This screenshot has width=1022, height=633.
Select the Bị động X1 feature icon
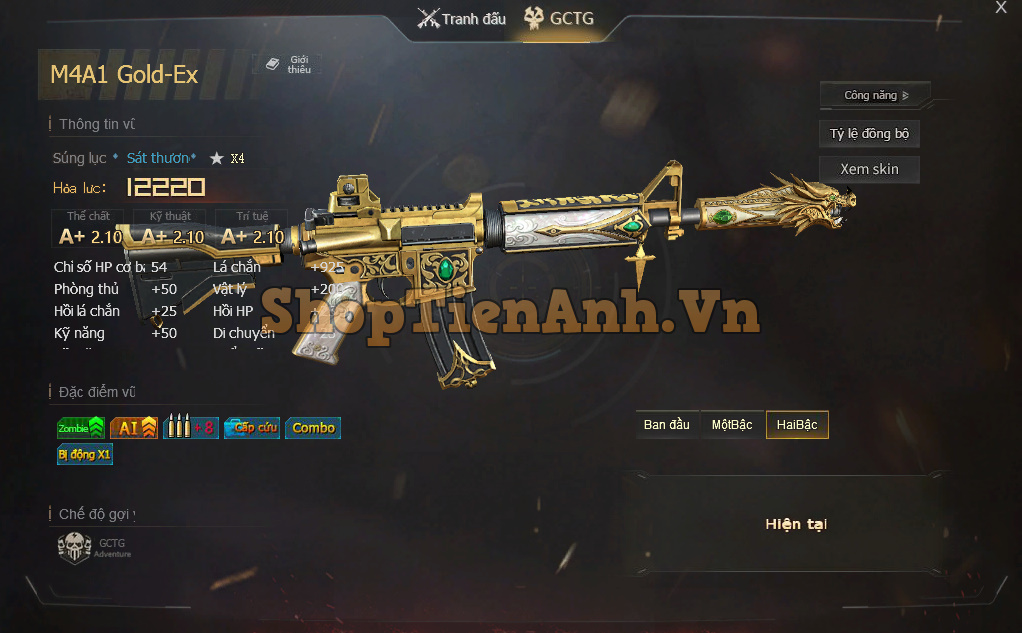[x=85, y=454]
